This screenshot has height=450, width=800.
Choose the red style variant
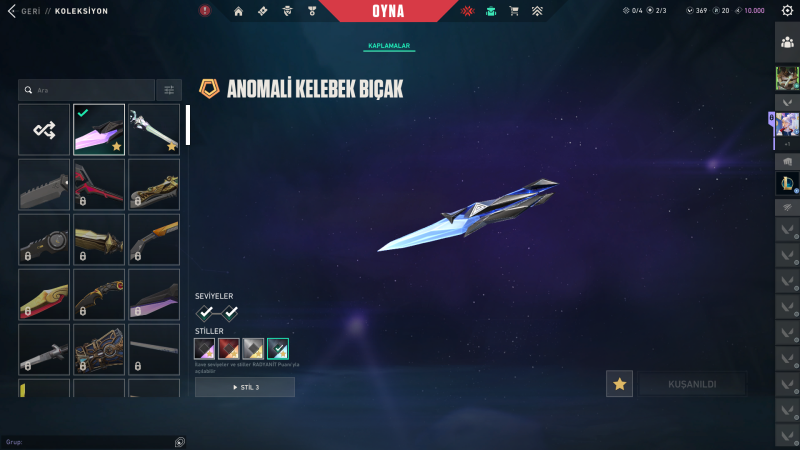pos(229,348)
